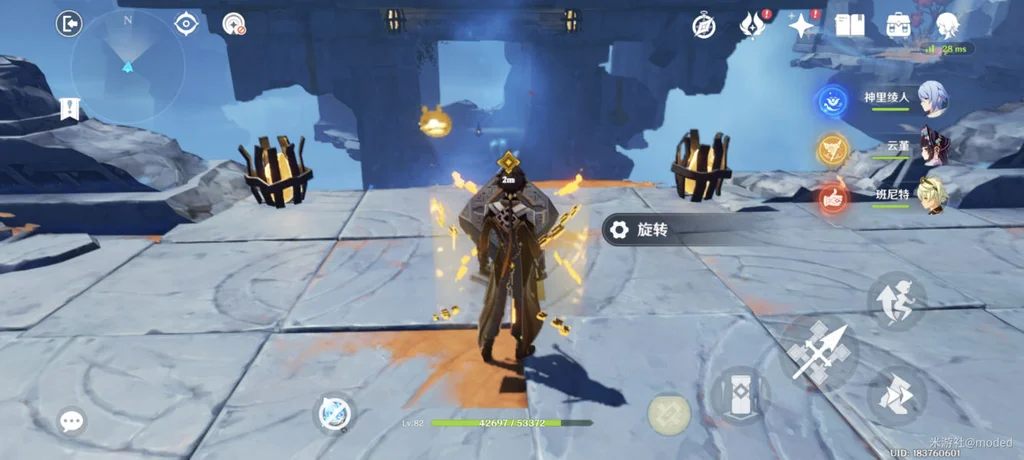Viewport: 1024px width, 460px height.
Task: Open the chat speech bubble
Action: (x=71, y=421)
